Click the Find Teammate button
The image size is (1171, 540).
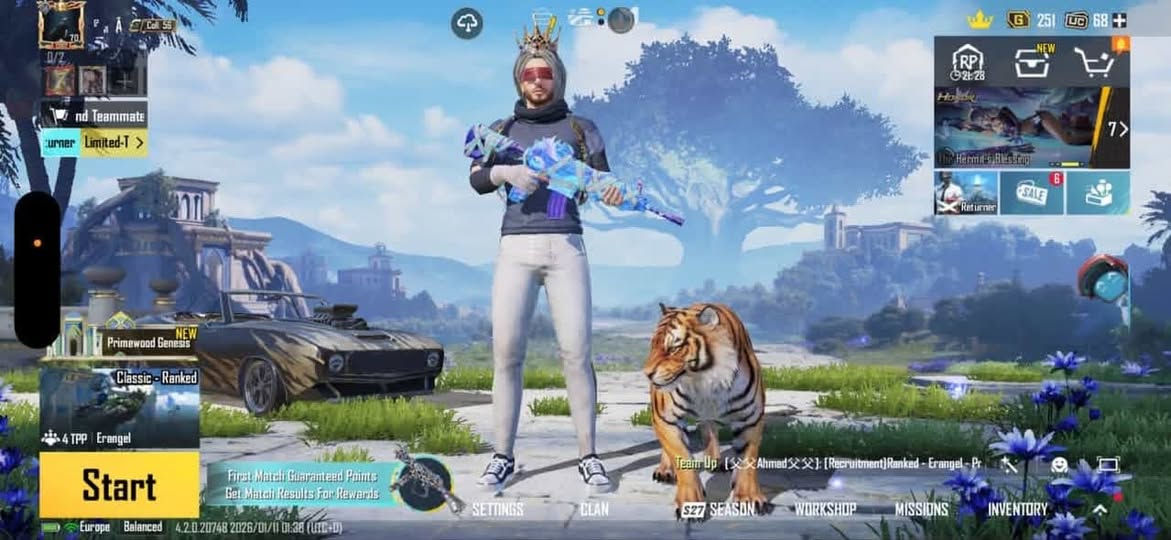[94, 115]
